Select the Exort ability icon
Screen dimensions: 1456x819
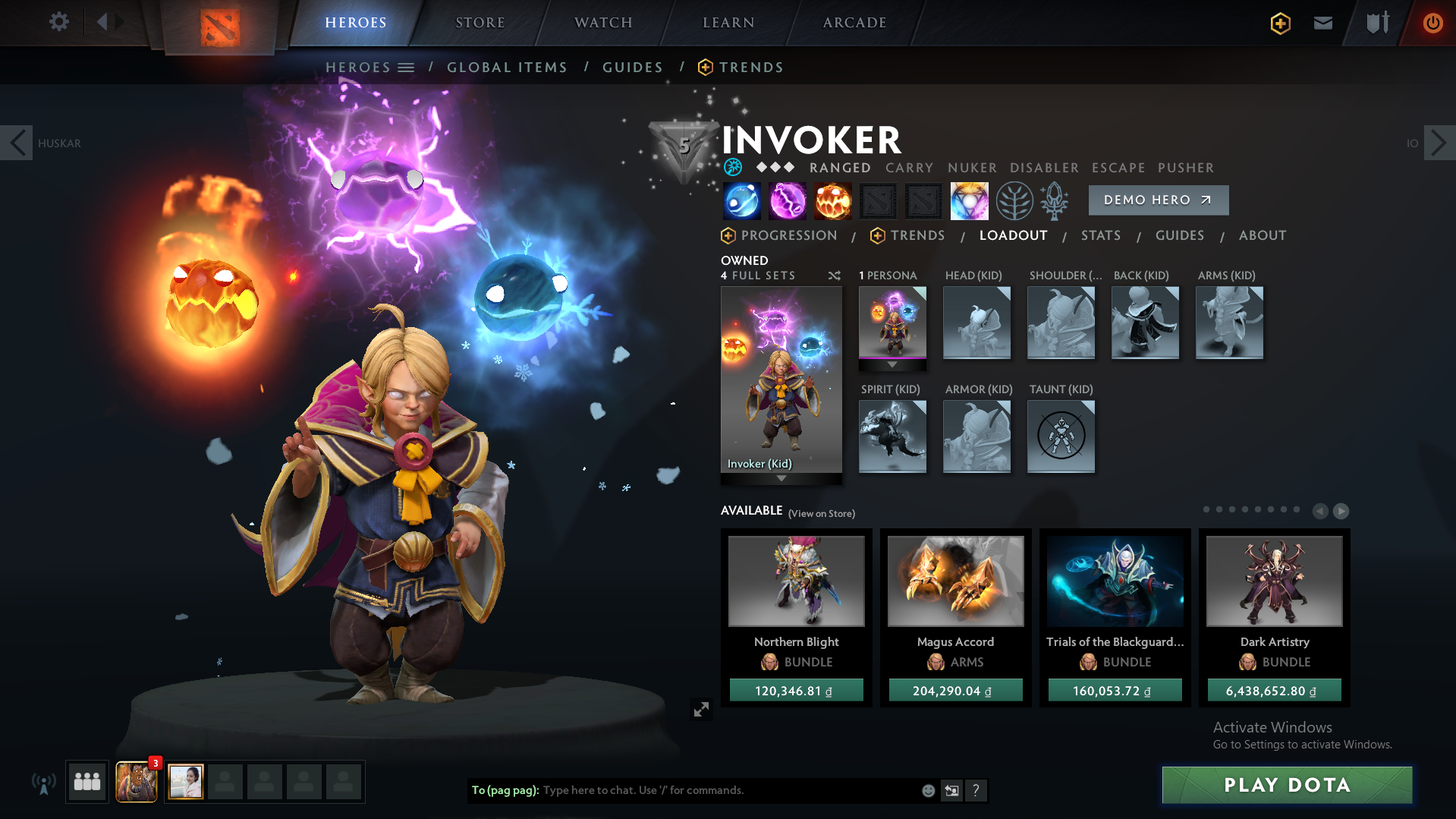click(x=833, y=201)
